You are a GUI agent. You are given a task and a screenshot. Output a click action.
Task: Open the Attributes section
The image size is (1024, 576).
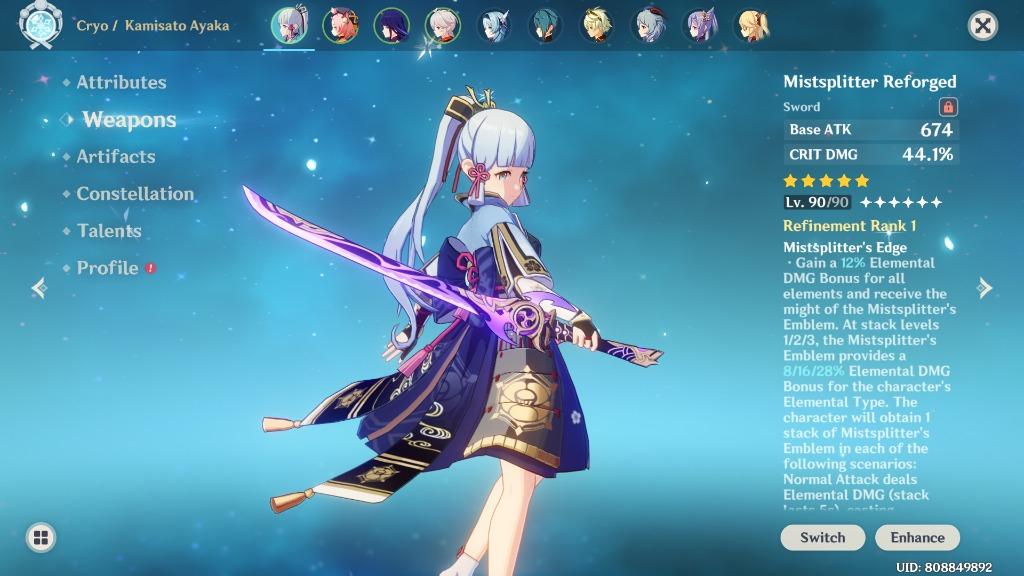pyautogui.click(x=121, y=82)
